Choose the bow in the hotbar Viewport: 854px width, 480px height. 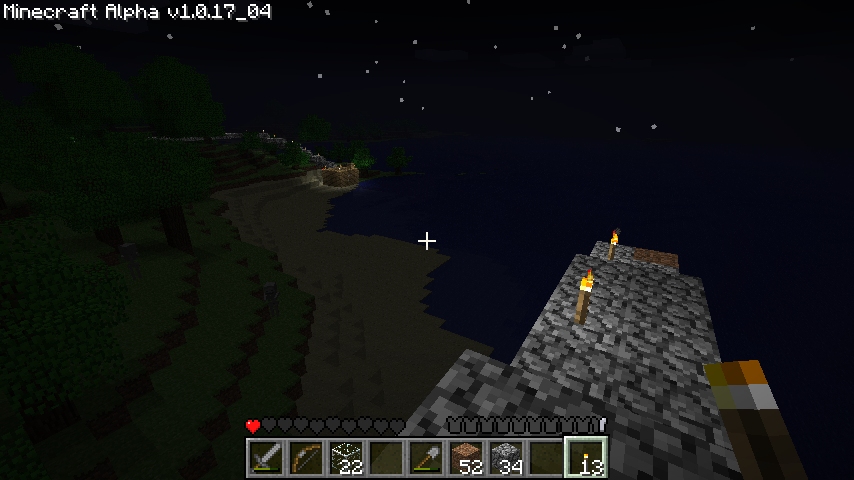(306, 458)
